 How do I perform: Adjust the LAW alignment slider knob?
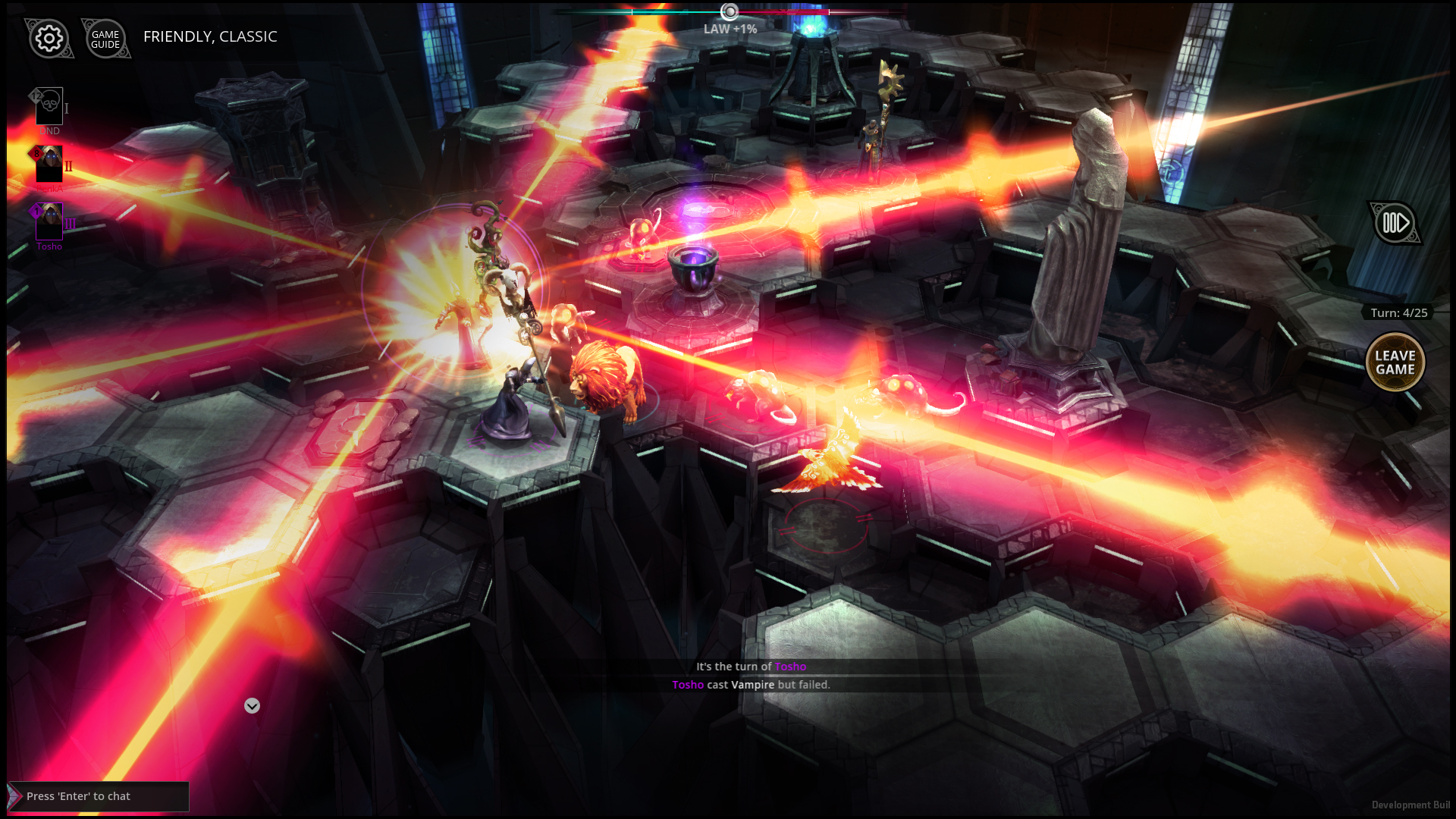(730, 12)
